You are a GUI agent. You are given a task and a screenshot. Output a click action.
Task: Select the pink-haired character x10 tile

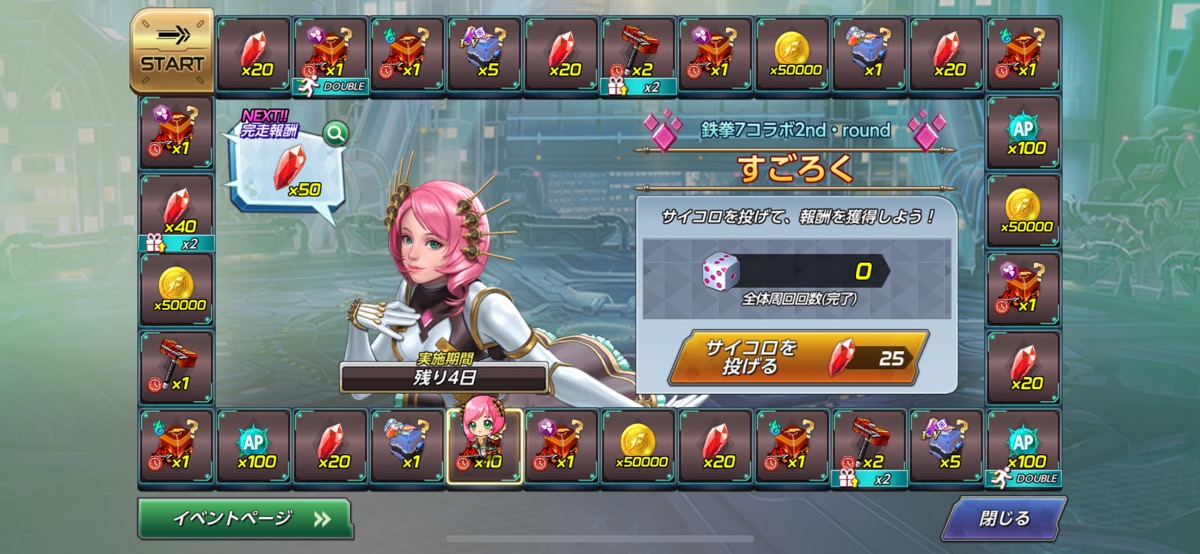coord(485,444)
